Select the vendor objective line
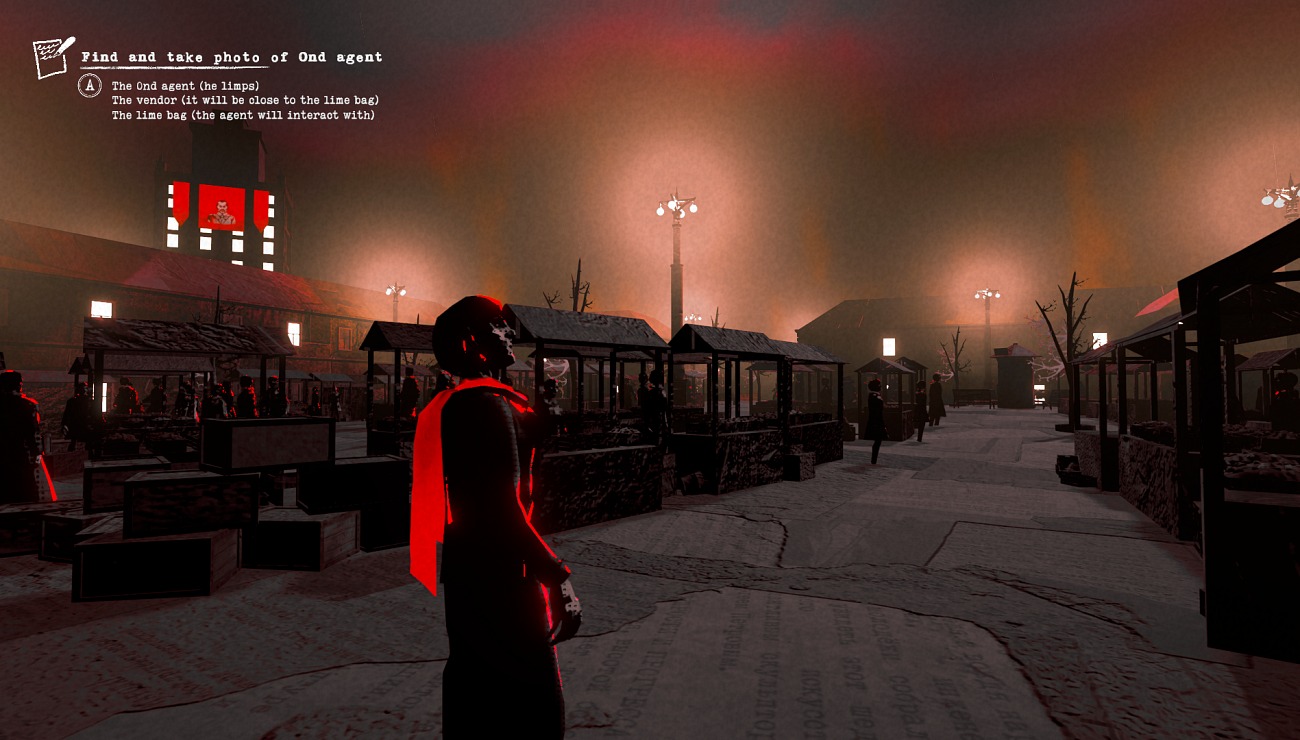The image size is (1300, 740). (245, 100)
